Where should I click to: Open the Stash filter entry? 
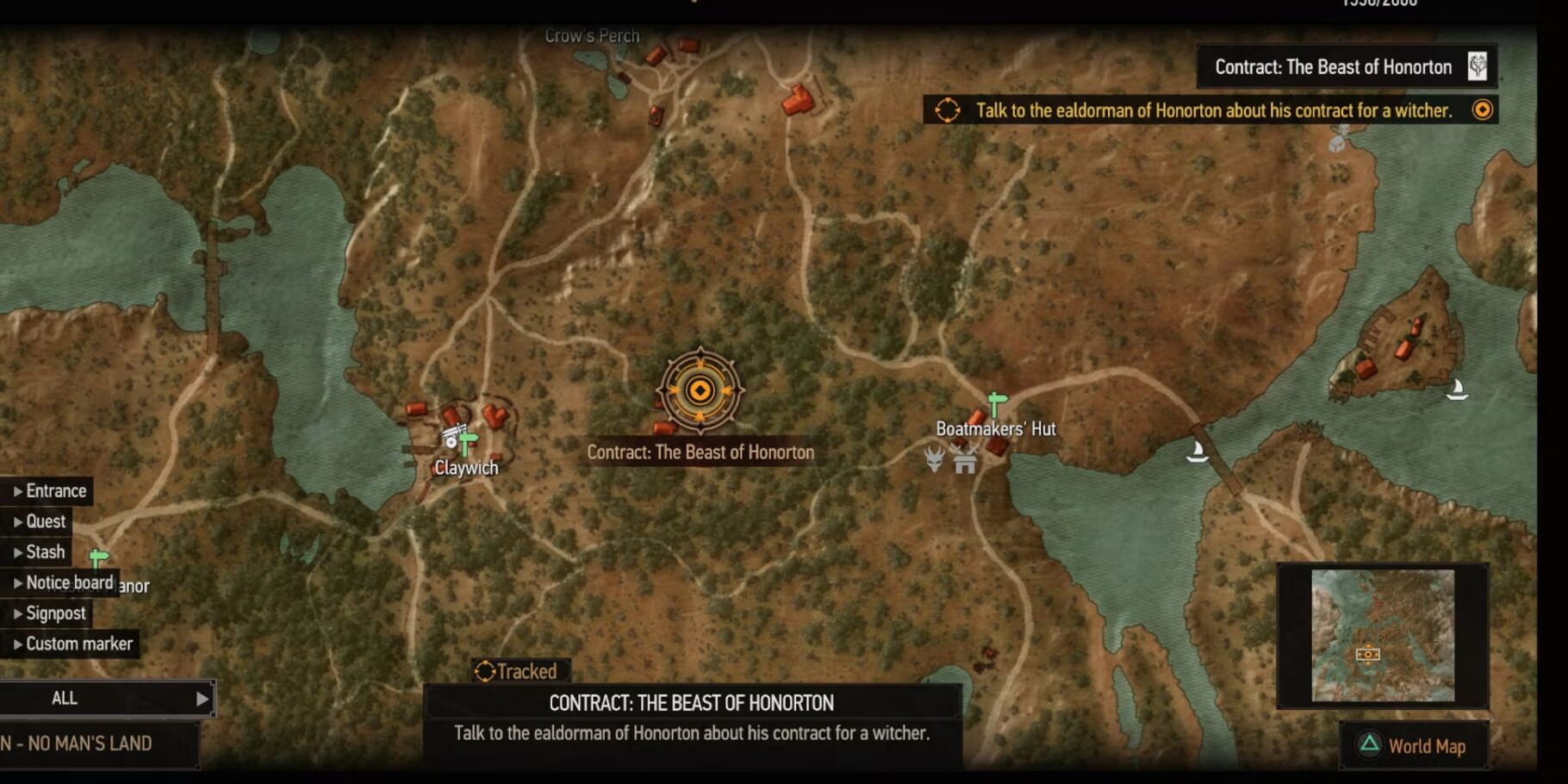pos(46,551)
